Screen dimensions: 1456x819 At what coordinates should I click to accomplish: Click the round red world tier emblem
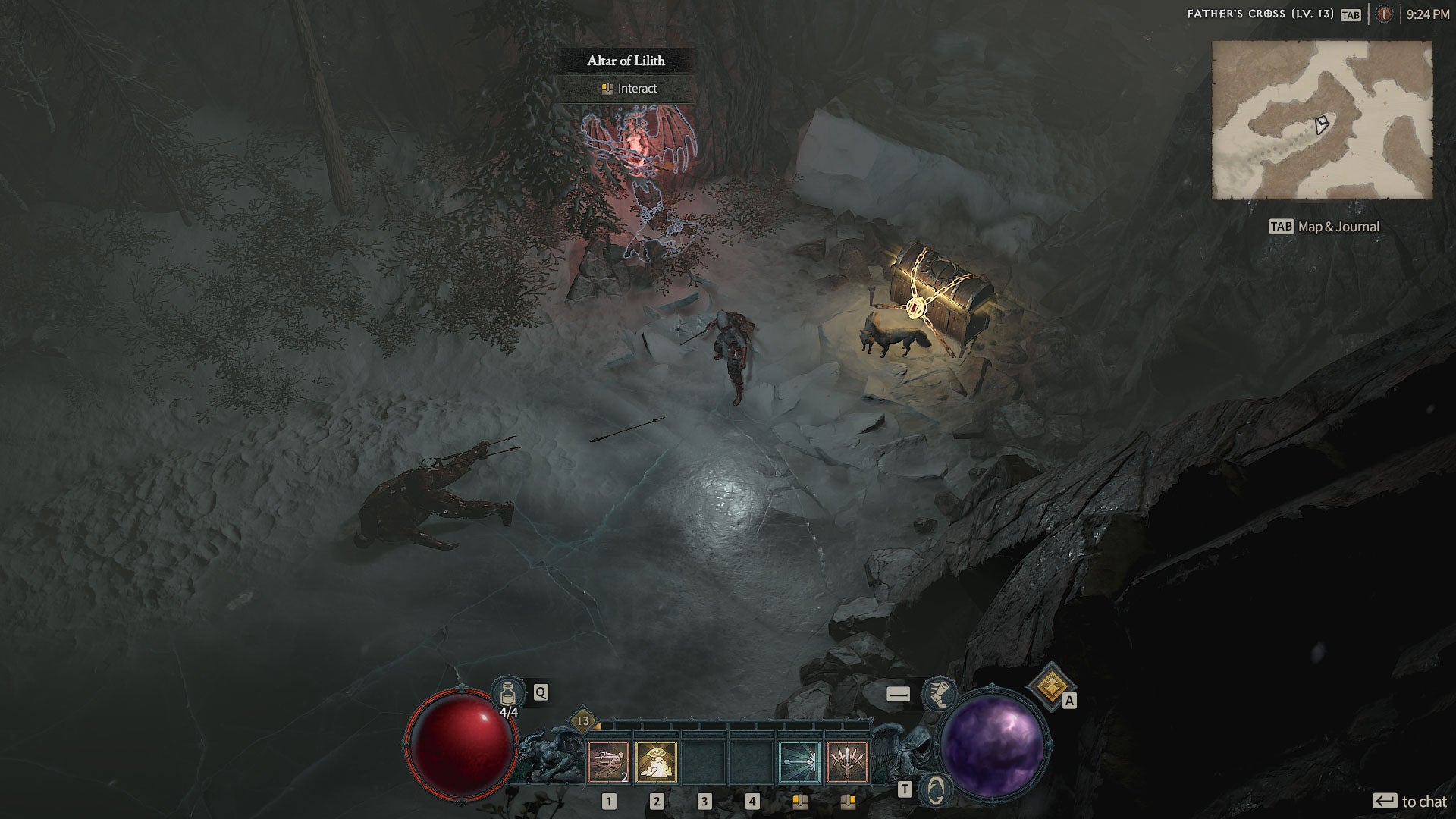coord(1384,14)
